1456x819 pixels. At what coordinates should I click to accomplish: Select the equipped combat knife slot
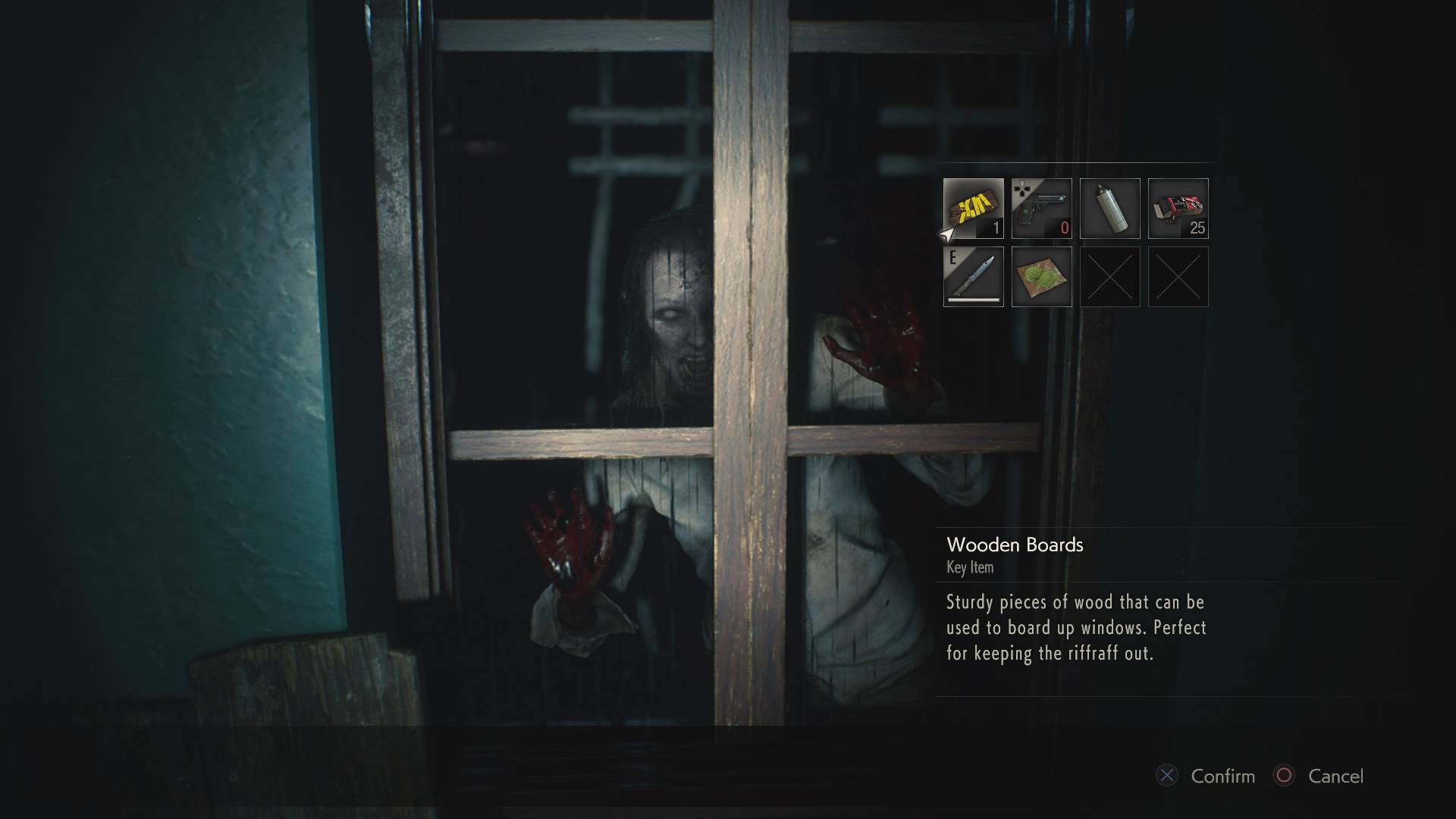point(973,277)
